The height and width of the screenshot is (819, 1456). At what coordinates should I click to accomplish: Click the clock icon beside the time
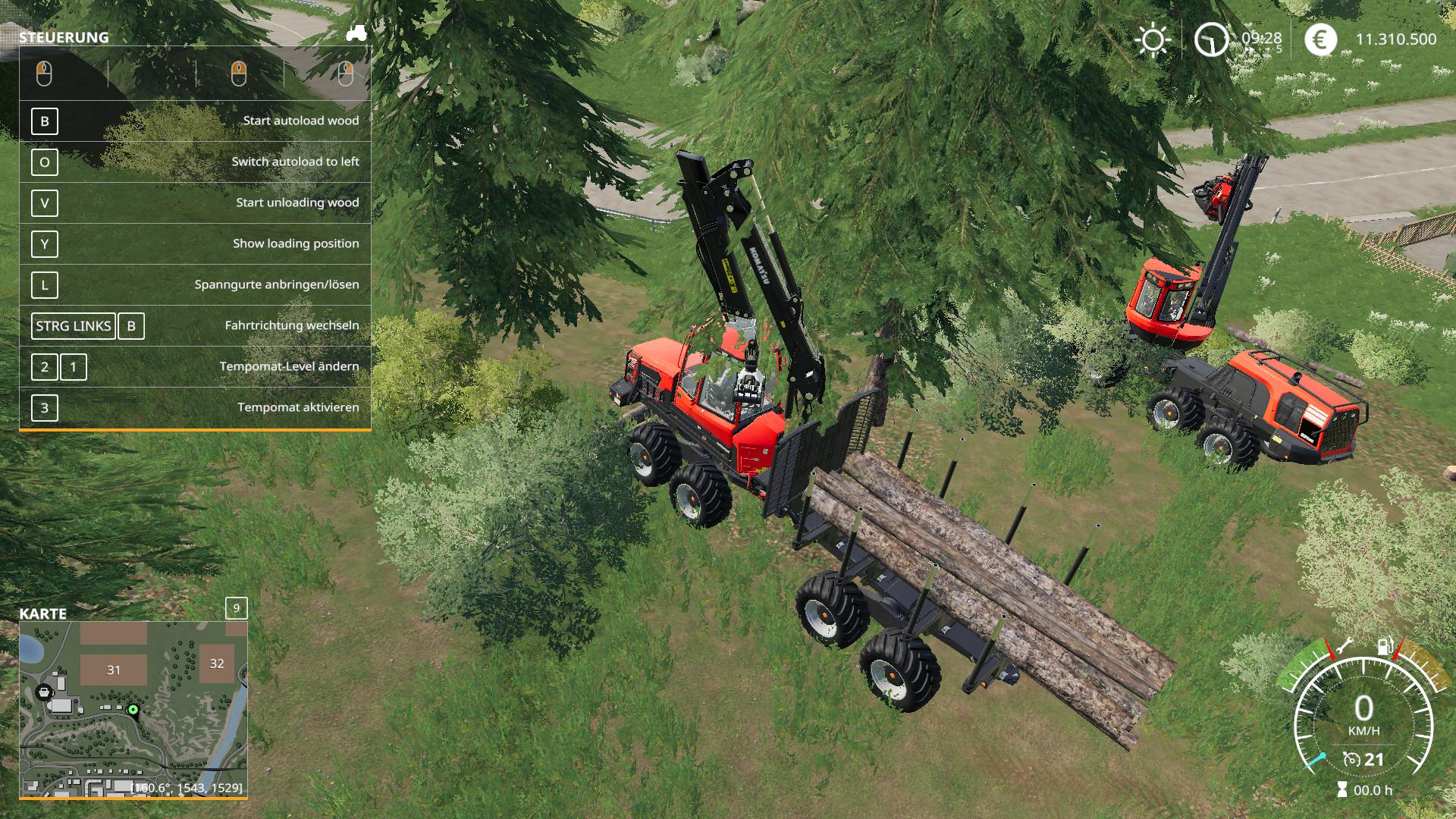[1211, 39]
